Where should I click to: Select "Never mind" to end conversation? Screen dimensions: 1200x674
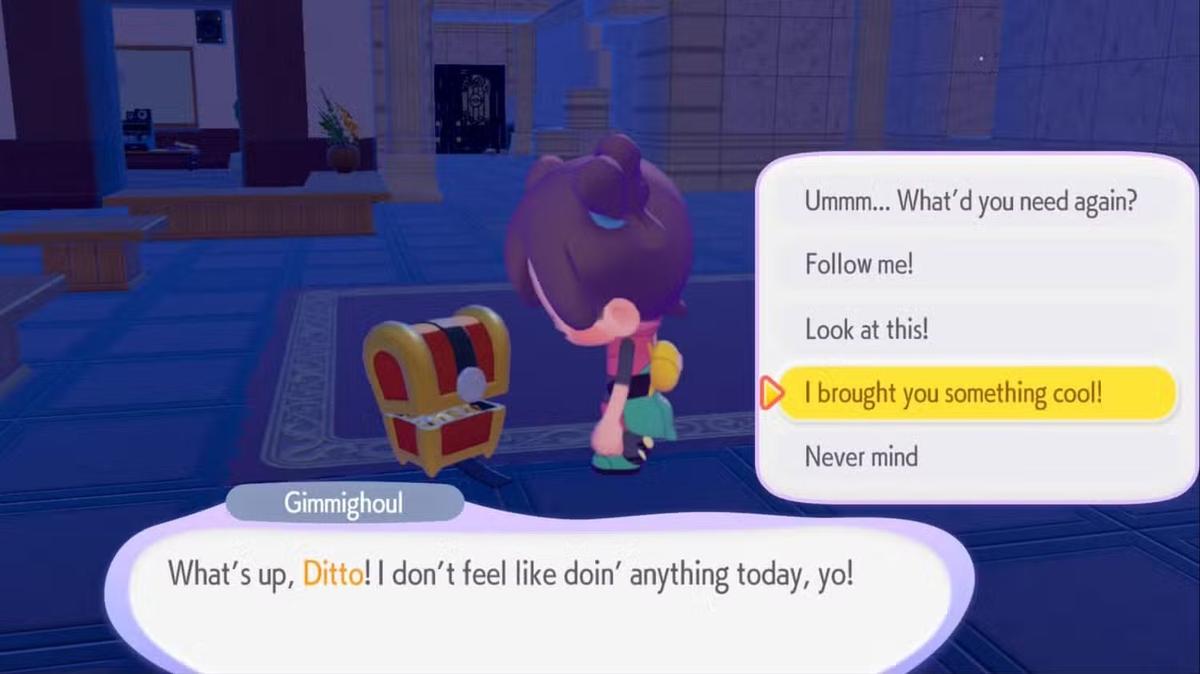[x=861, y=457]
